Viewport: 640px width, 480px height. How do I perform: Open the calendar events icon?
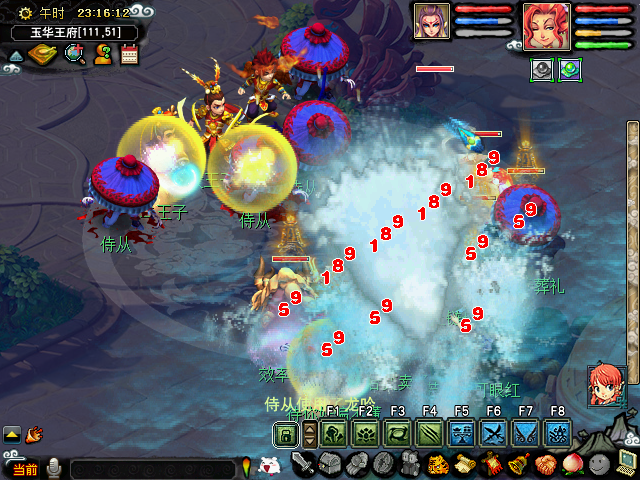coord(130,54)
